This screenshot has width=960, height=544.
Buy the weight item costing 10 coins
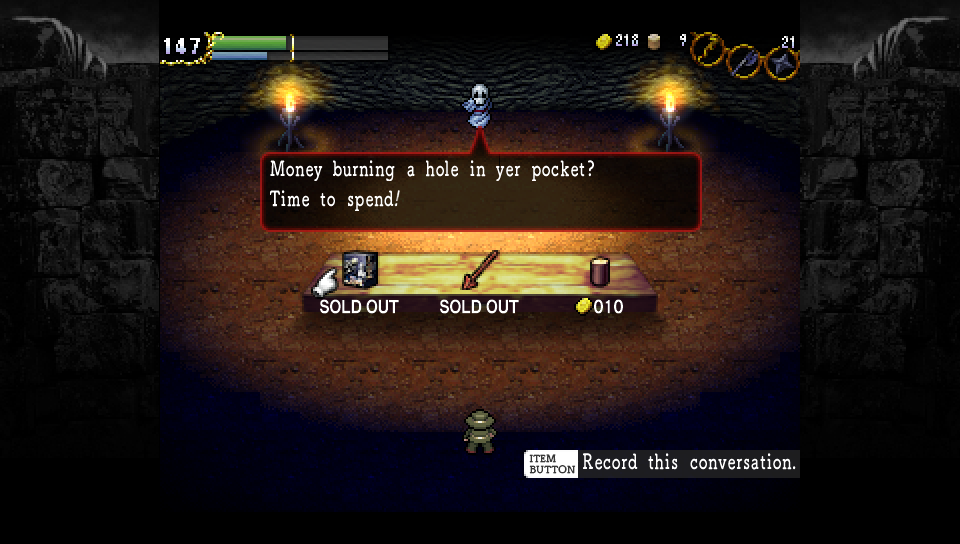pos(600,271)
